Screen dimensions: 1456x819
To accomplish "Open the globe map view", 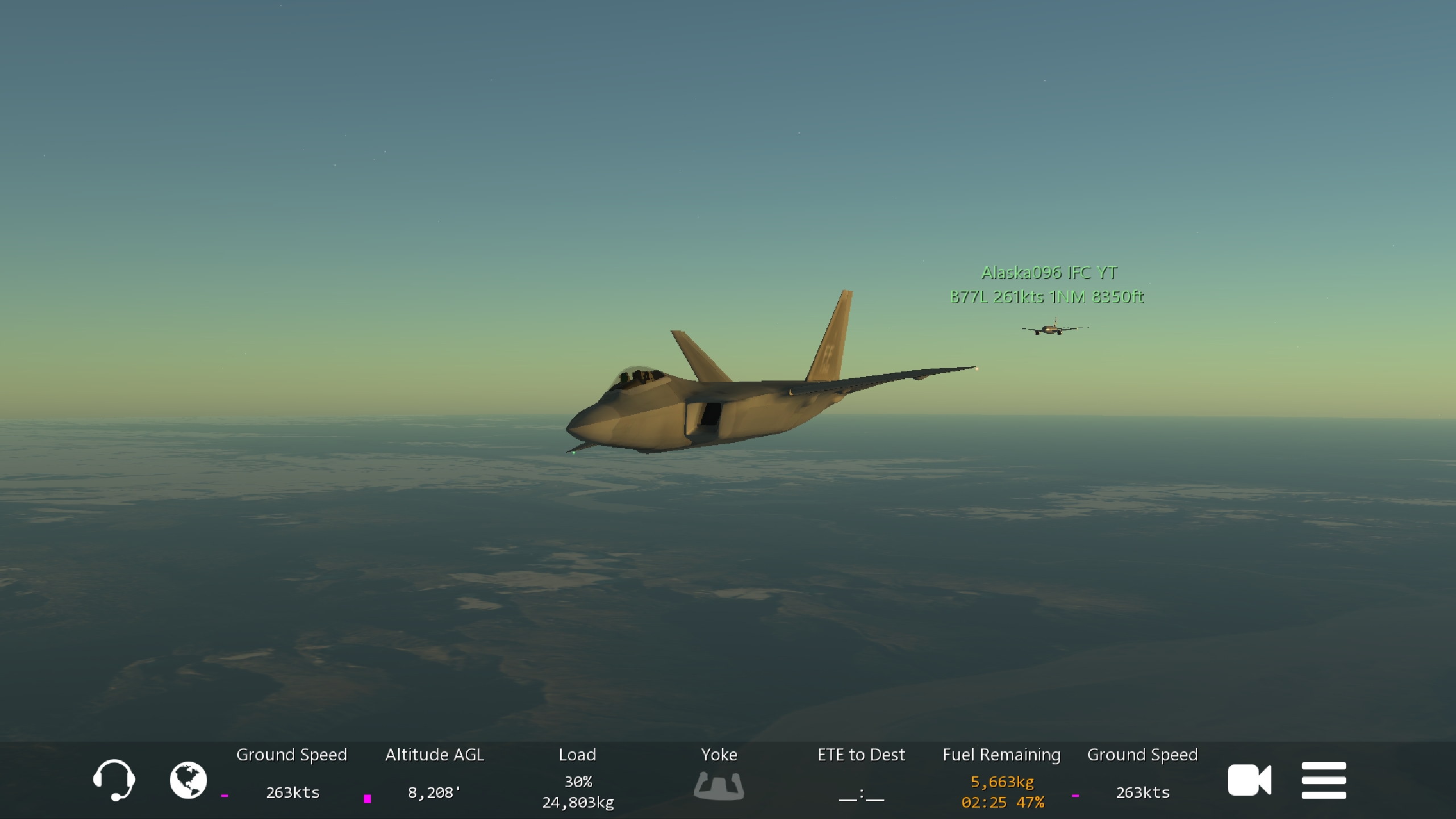I will [x=188, y=780].
